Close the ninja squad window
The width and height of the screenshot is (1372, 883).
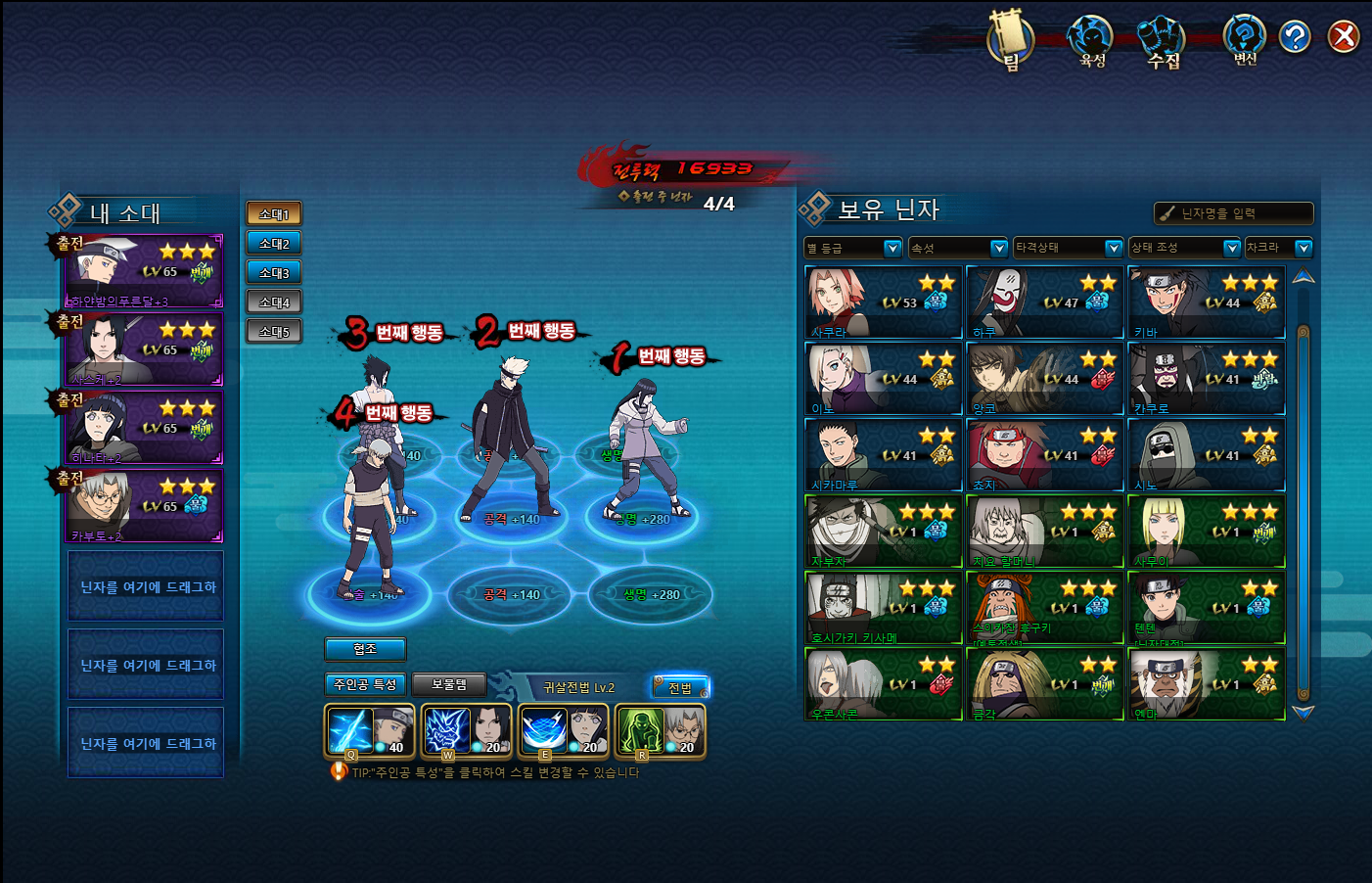[x=1344, y=37]
